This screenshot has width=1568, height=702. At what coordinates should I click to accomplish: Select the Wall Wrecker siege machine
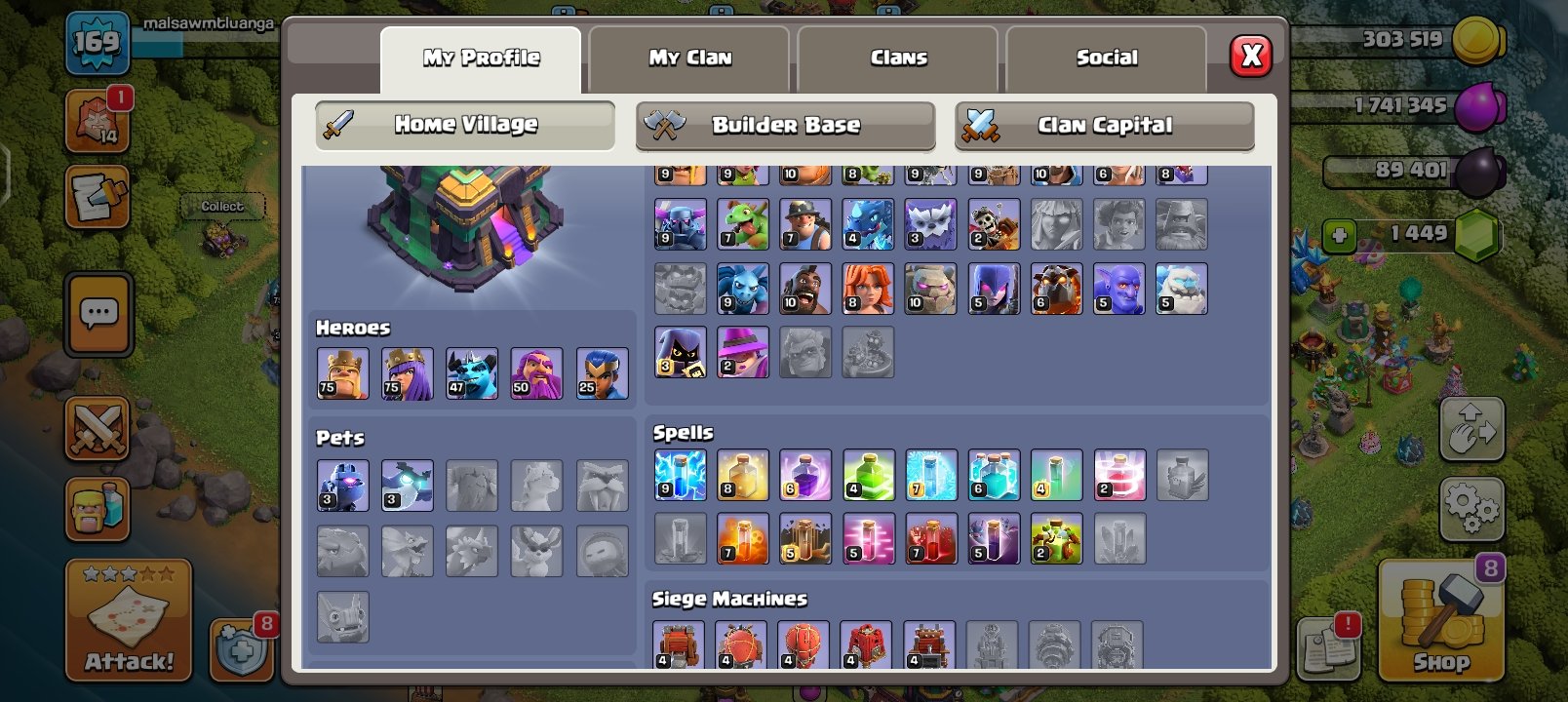tap(680, 643)
